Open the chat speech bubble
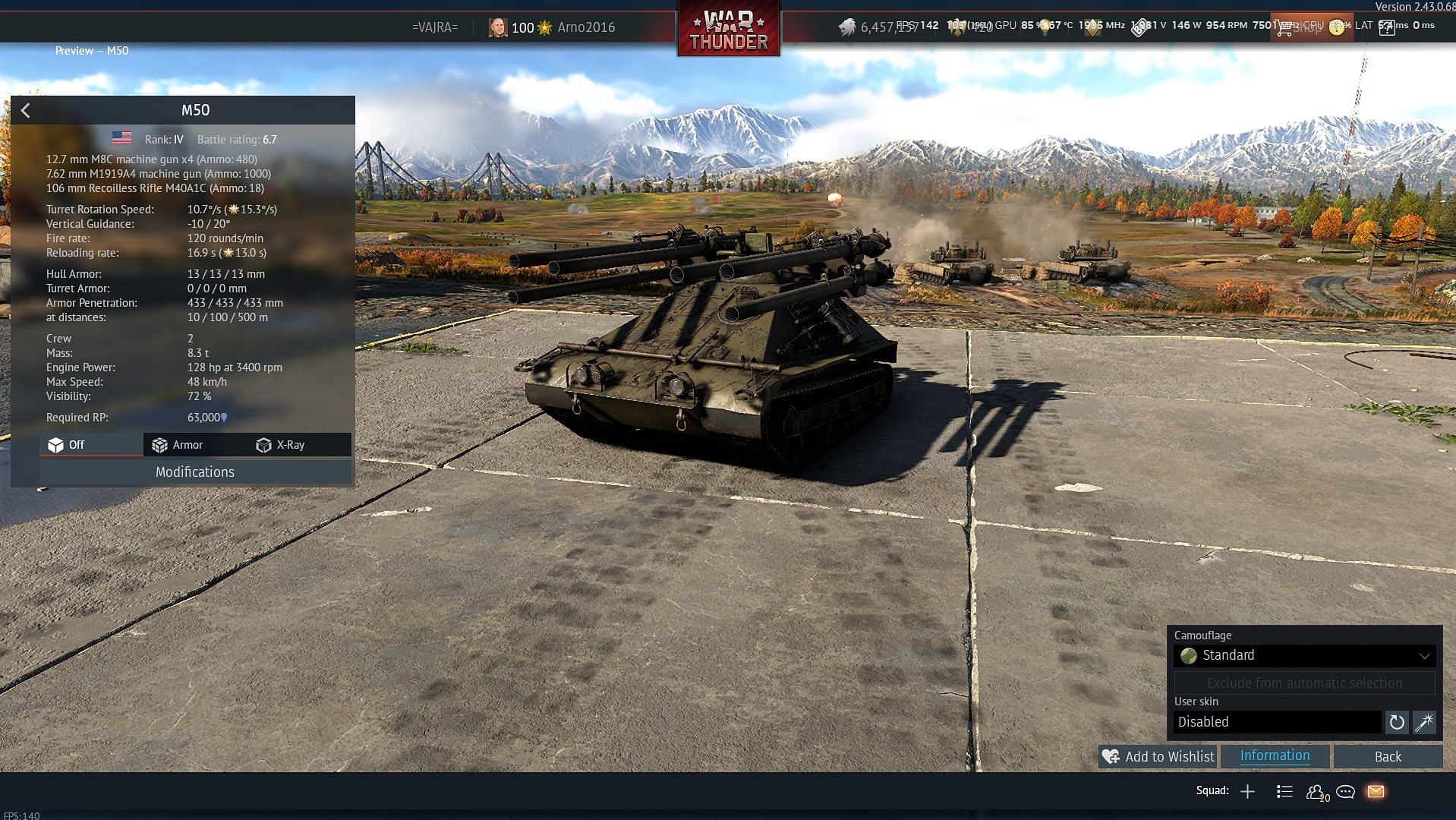Viewport: 1456px width, 820px height. point(1345,792)
